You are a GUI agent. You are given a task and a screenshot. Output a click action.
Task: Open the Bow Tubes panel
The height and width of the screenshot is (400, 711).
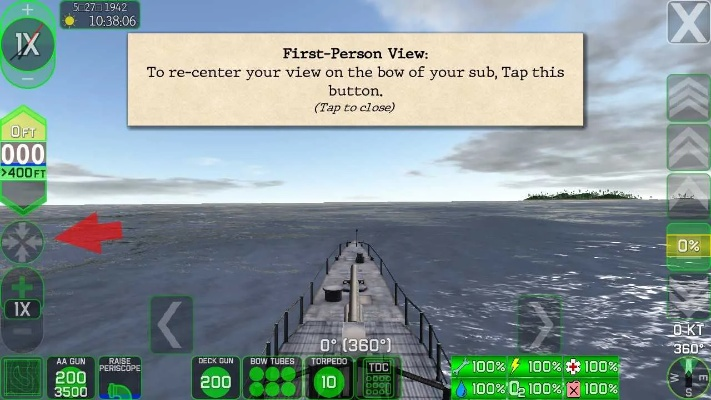tap(272, 378)
